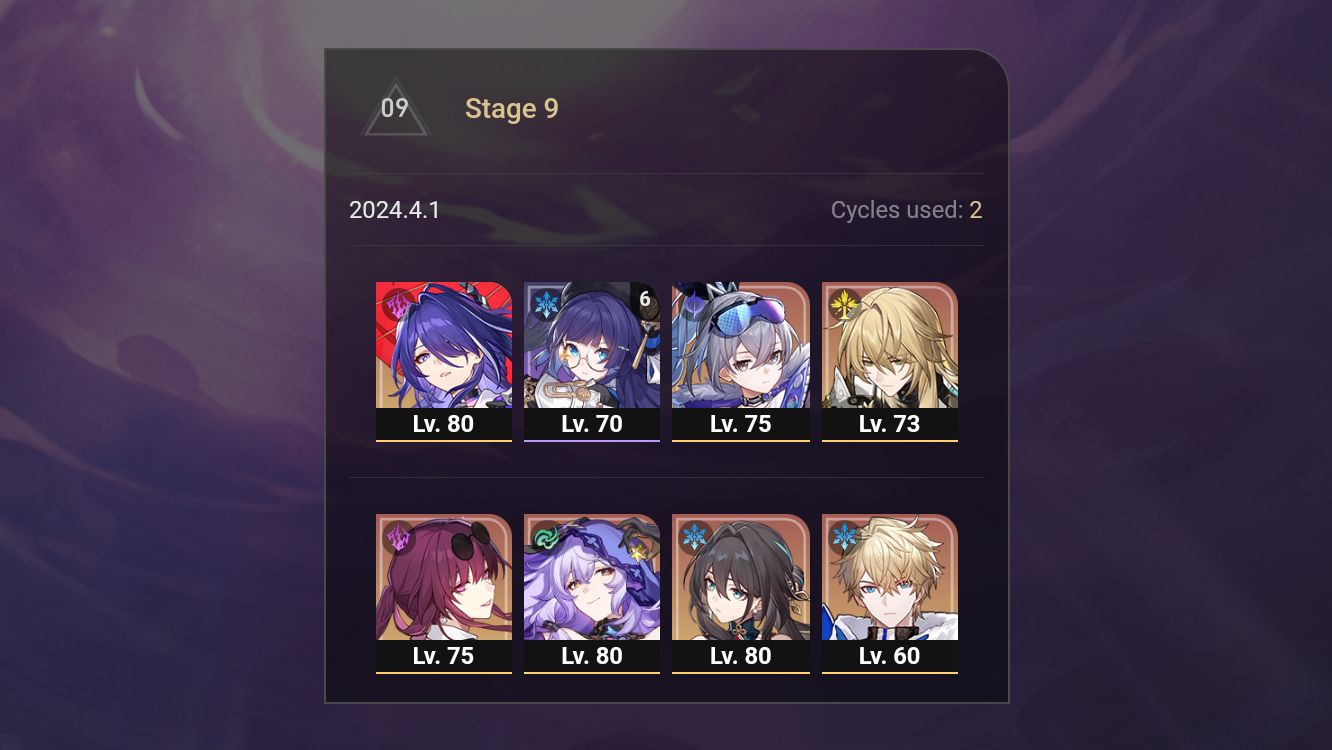This screenshot has height=750, width=1332.
Task: Click the Lv. 70 label under Herta
Action: pos(592,424)
